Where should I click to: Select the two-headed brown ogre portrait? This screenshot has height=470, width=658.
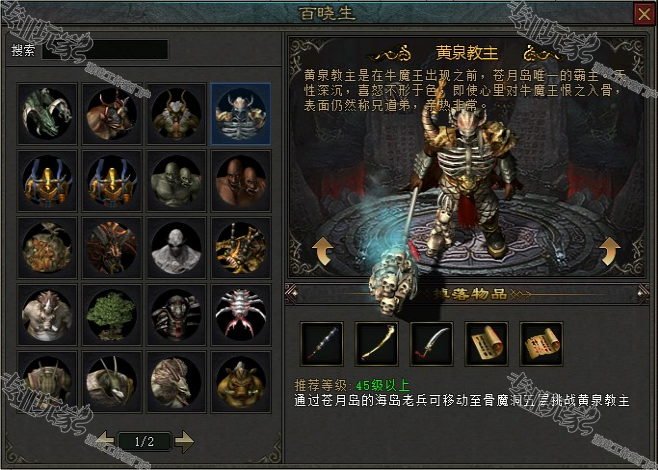(241, 179)
